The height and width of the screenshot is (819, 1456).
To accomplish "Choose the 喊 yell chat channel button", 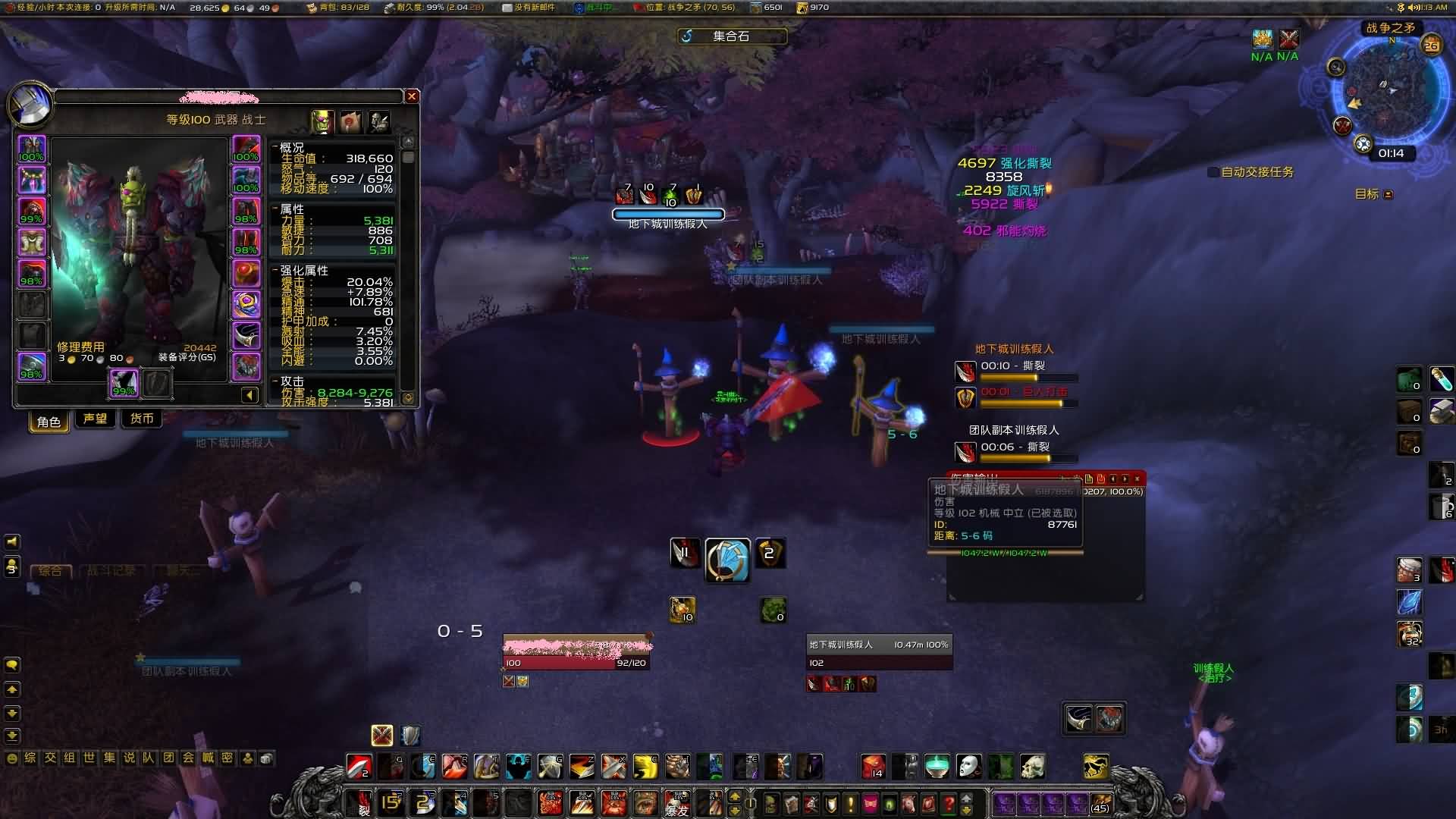I will [x=208, y=758].
